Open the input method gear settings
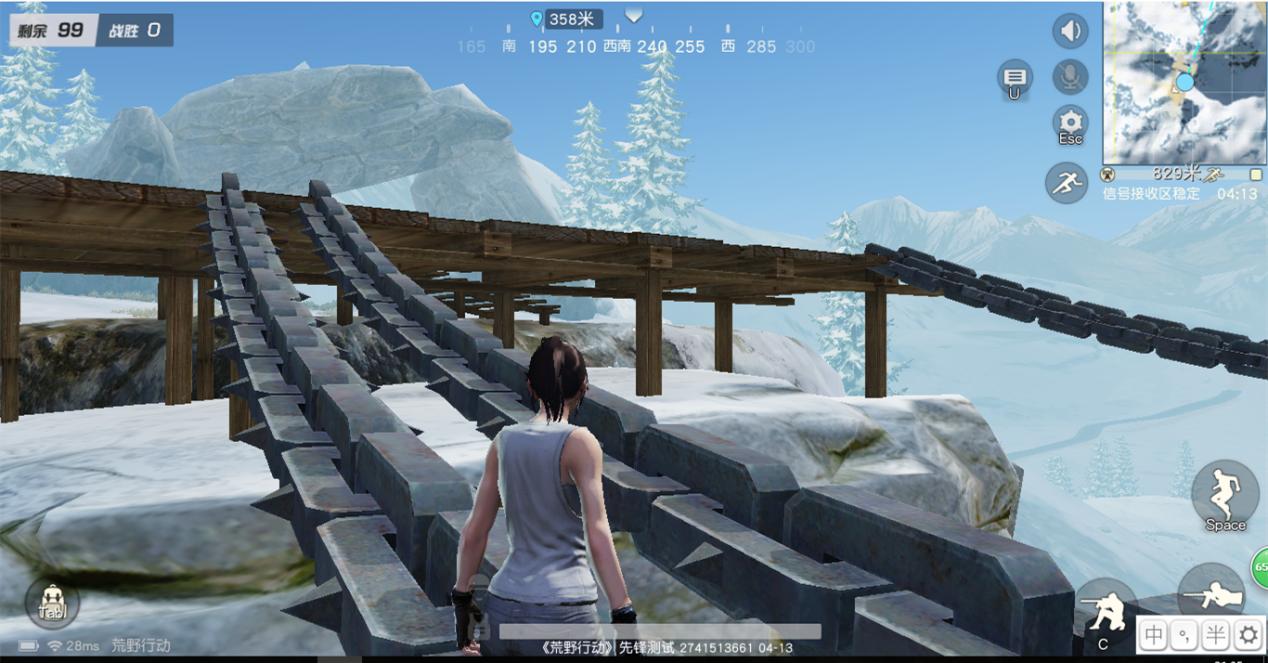Viewport: 1268px width, 663px height. click(1248, 634)
